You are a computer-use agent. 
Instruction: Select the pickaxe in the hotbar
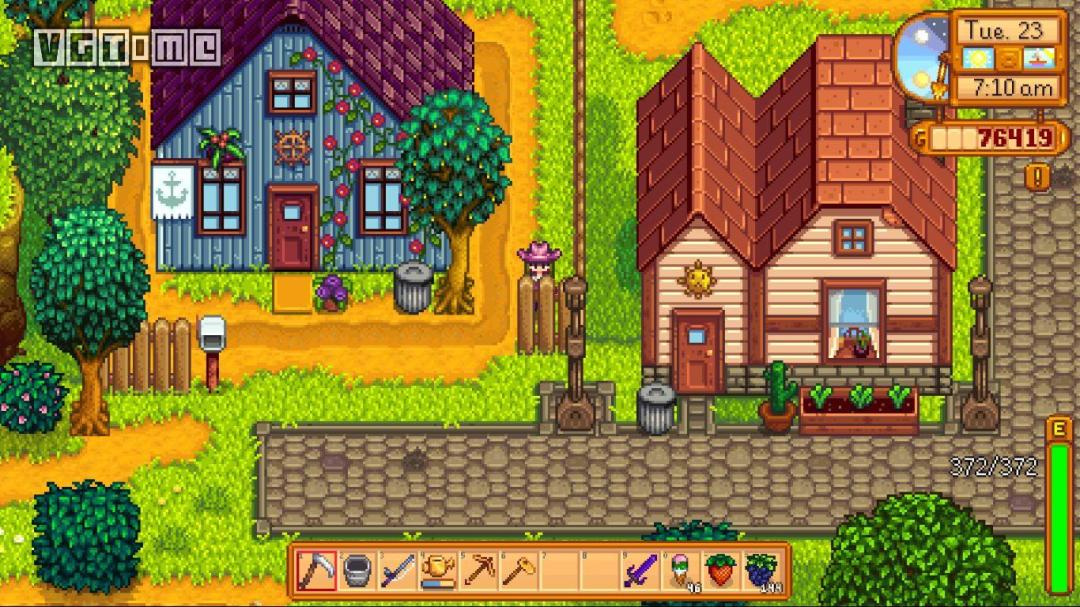coord(478,571)
